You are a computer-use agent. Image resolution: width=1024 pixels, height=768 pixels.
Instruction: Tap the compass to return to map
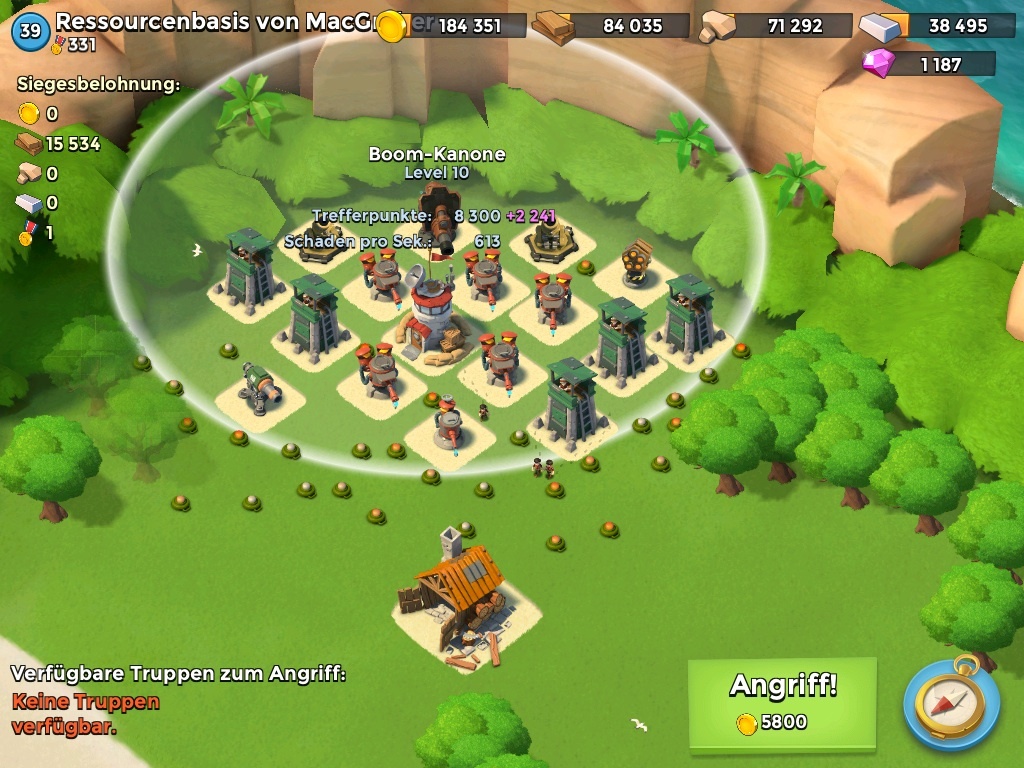(951, 703)
